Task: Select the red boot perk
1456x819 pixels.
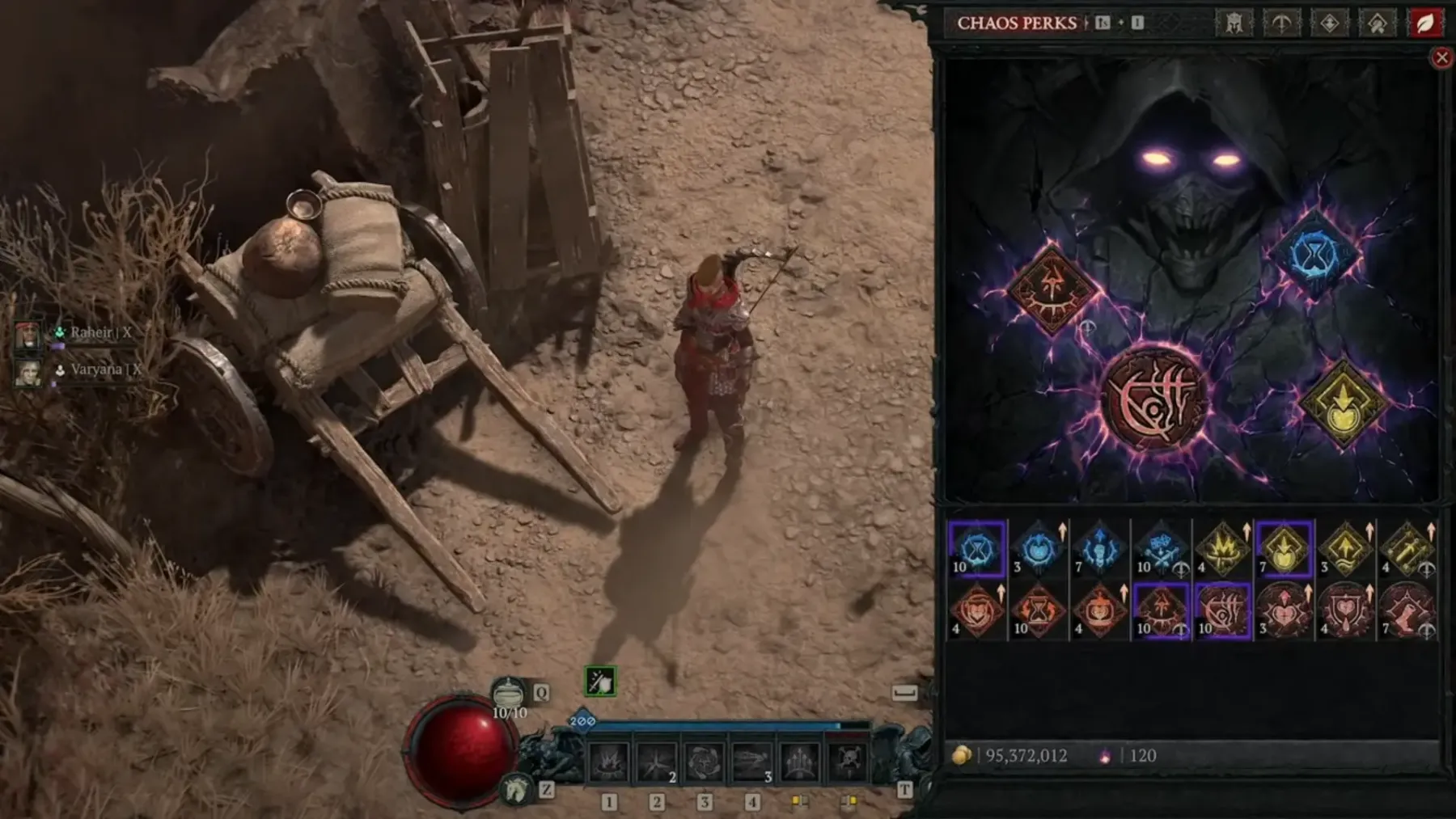Action: (x=1407, y=610)
